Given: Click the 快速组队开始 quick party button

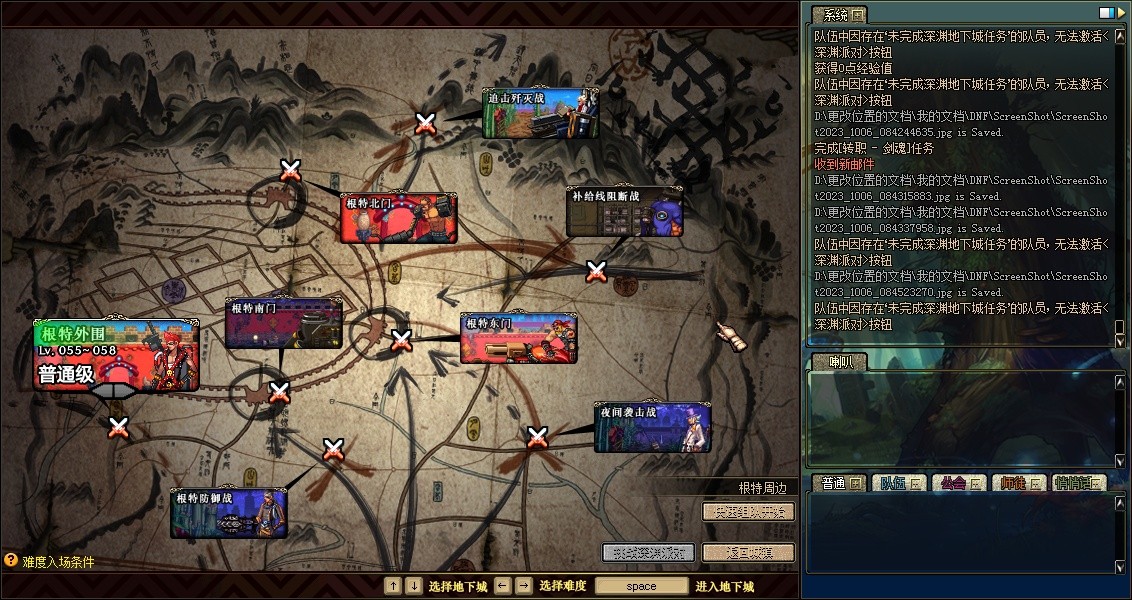Looking at the screenshot, I should point(748,512).
